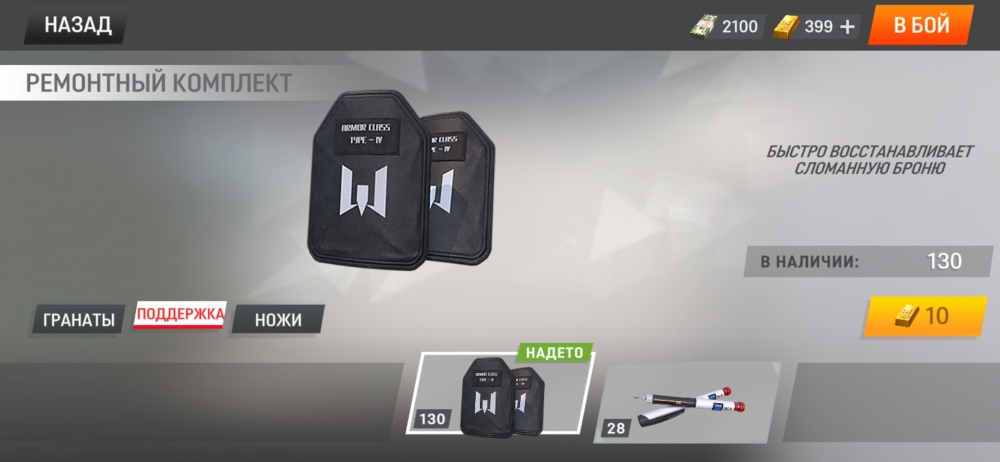The image size is (1000, 462).
Task: Go back with the НАЗАД button
Action: point(76,26)
